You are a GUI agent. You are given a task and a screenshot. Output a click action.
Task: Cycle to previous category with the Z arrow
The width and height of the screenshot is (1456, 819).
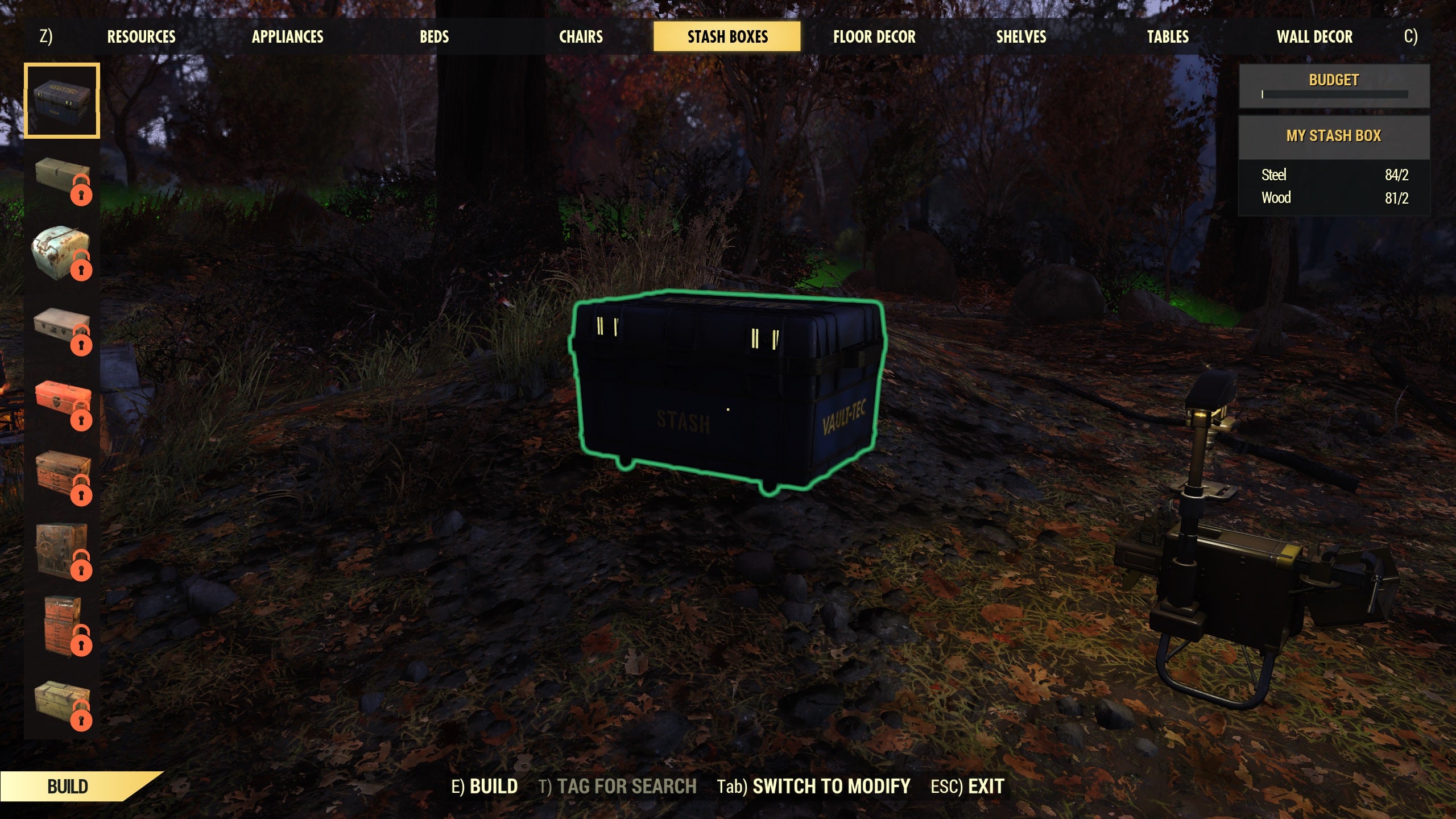(45, 36)
